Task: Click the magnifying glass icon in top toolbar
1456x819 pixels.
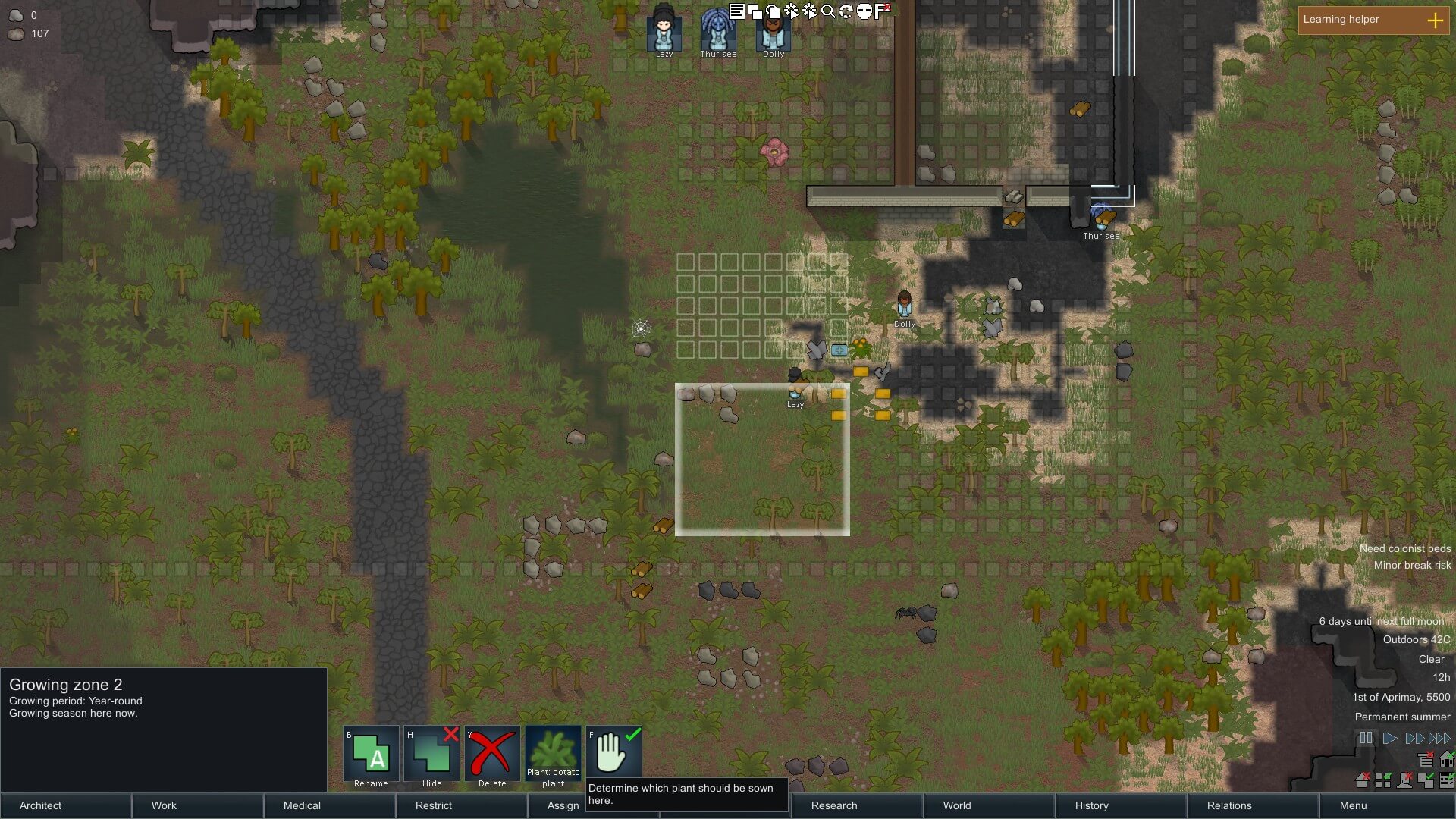Action: click(x=828, y=11)
